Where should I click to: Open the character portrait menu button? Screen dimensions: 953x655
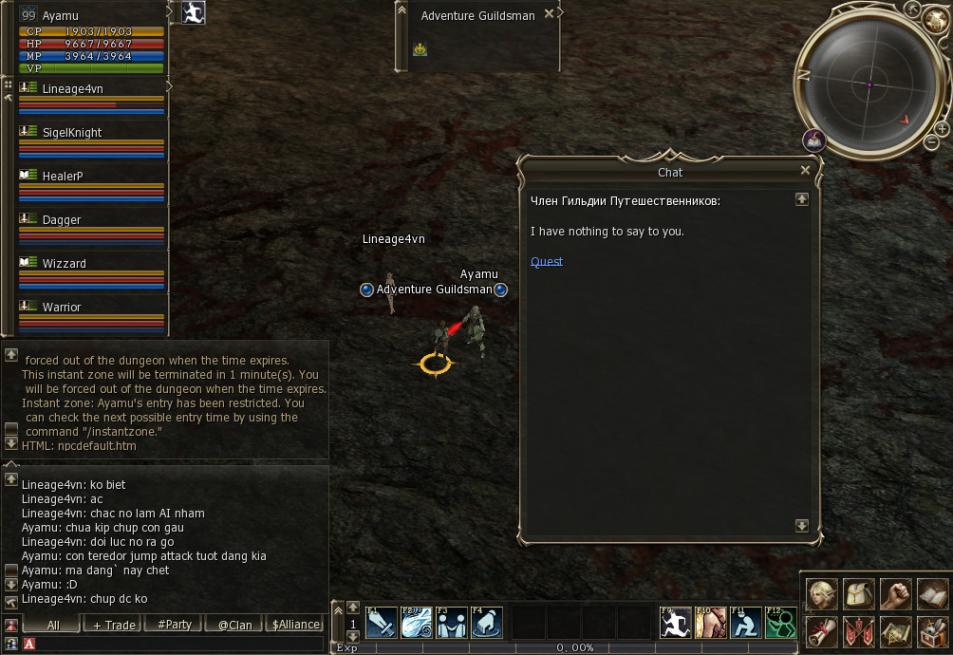pos(822,594)
